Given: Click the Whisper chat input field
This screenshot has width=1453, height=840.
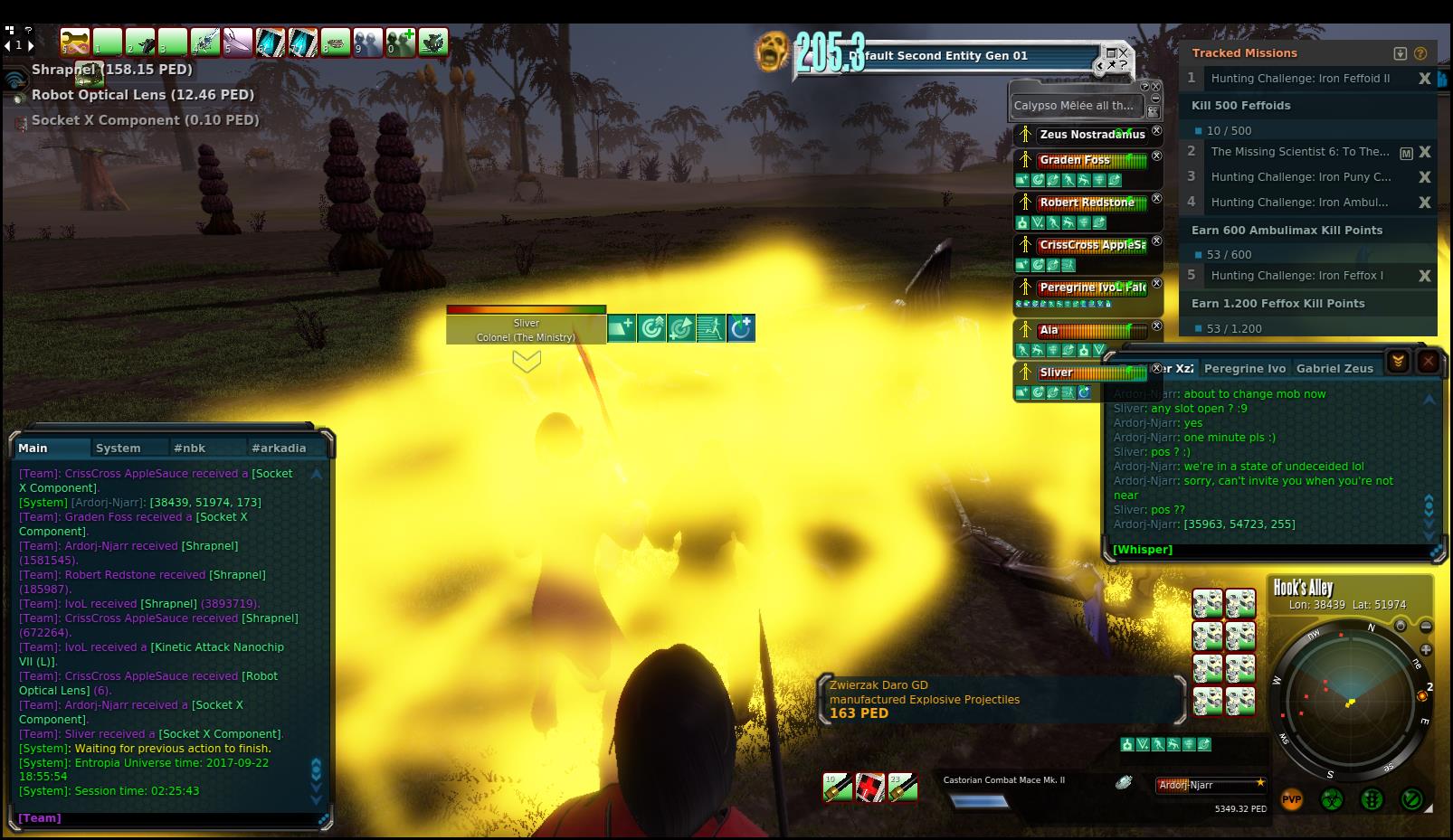Looking at the screenshot, I should pos(1267,549).
